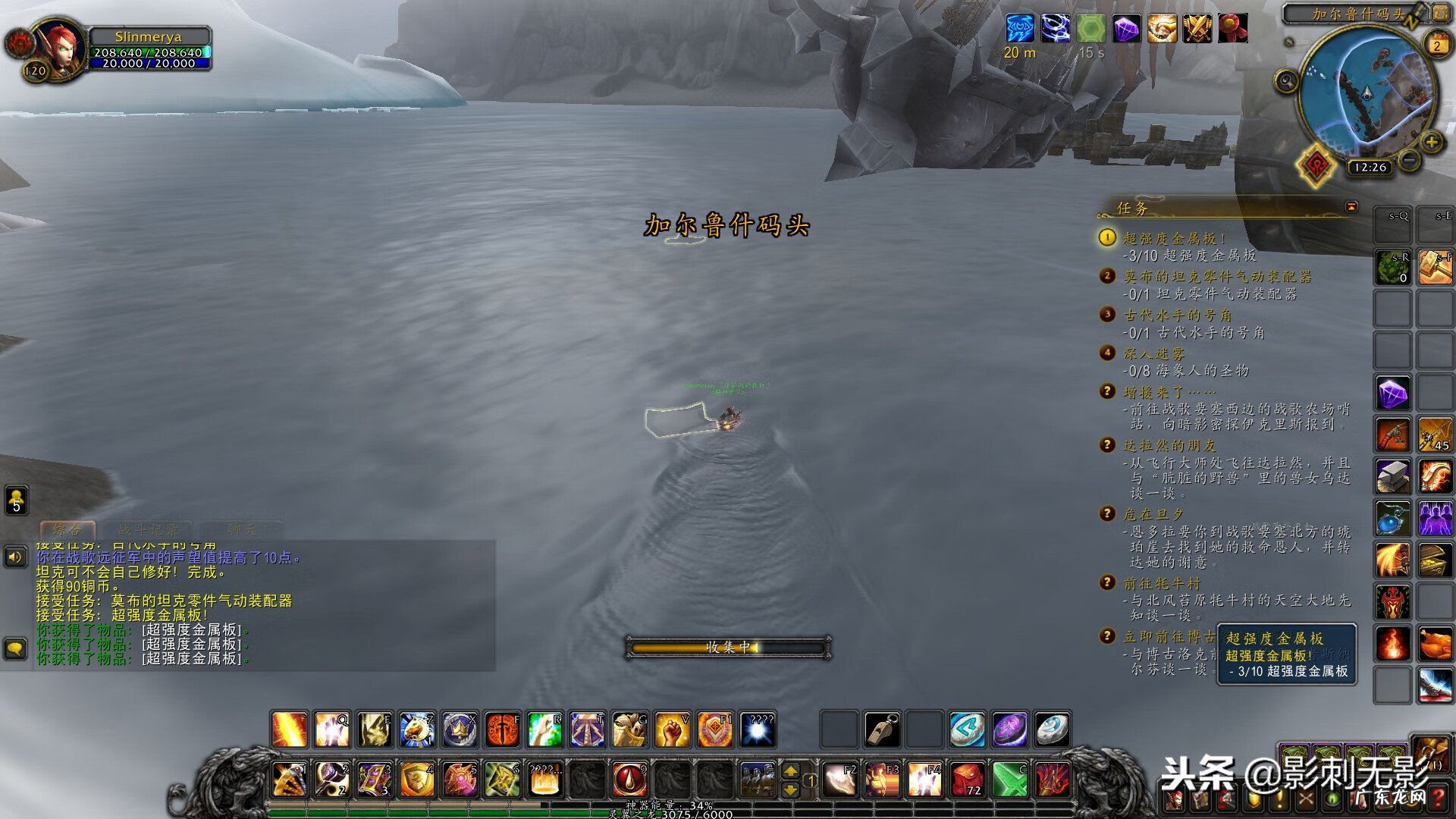Image resolution: width=1456 pixels, height=819 pixels.
Task: Open the calendar button showing 2
Action: pos(1436,45)
